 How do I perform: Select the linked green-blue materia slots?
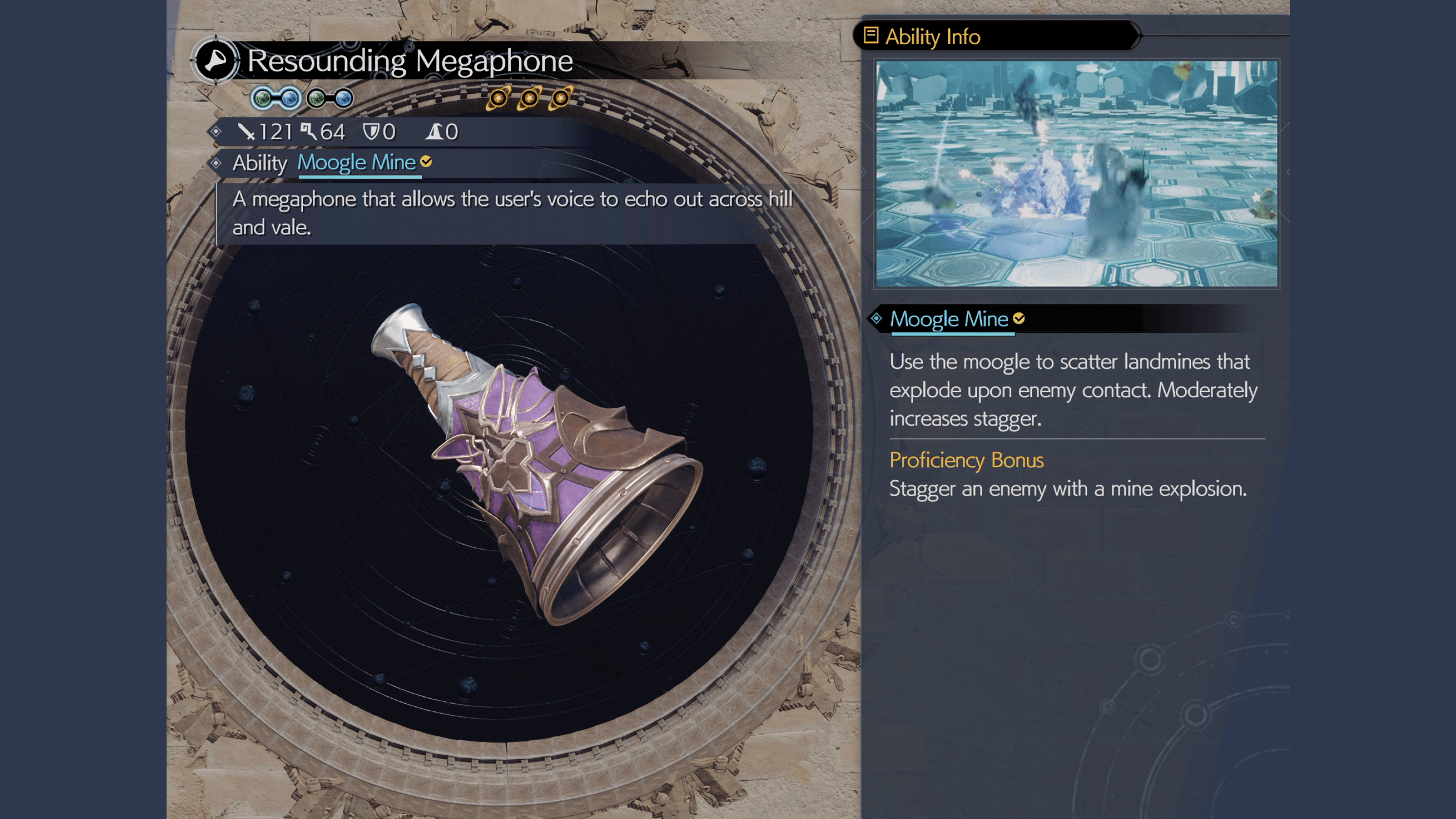click(x=276, y=98)
